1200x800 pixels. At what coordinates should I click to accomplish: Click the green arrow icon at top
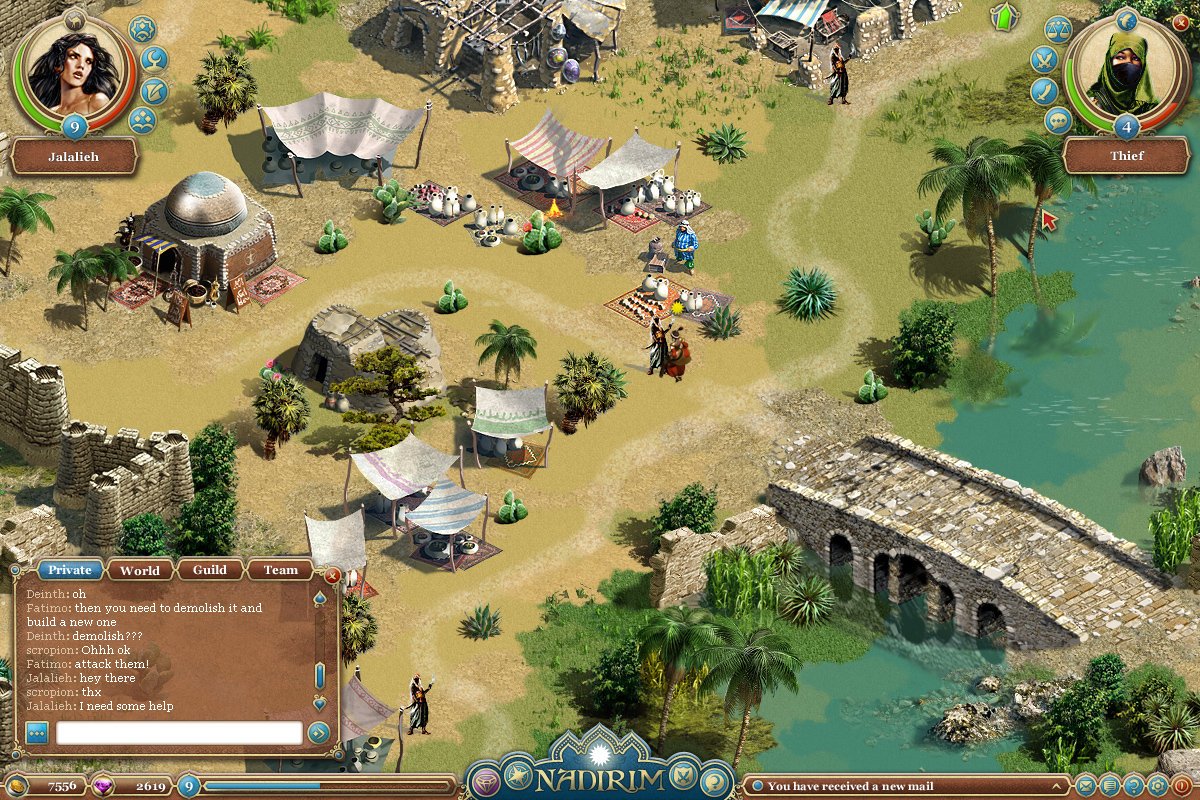point(1002,16)
